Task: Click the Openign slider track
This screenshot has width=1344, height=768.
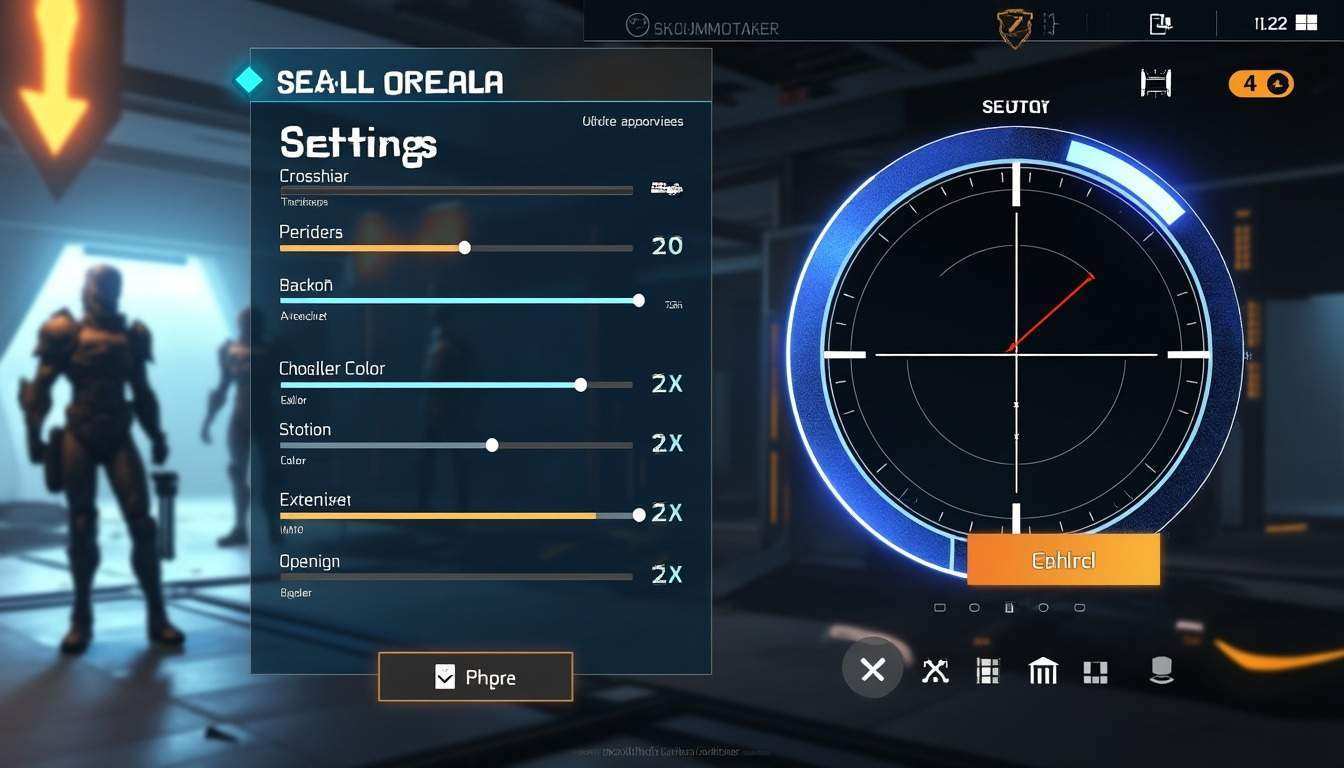Action: pos(456,577)
